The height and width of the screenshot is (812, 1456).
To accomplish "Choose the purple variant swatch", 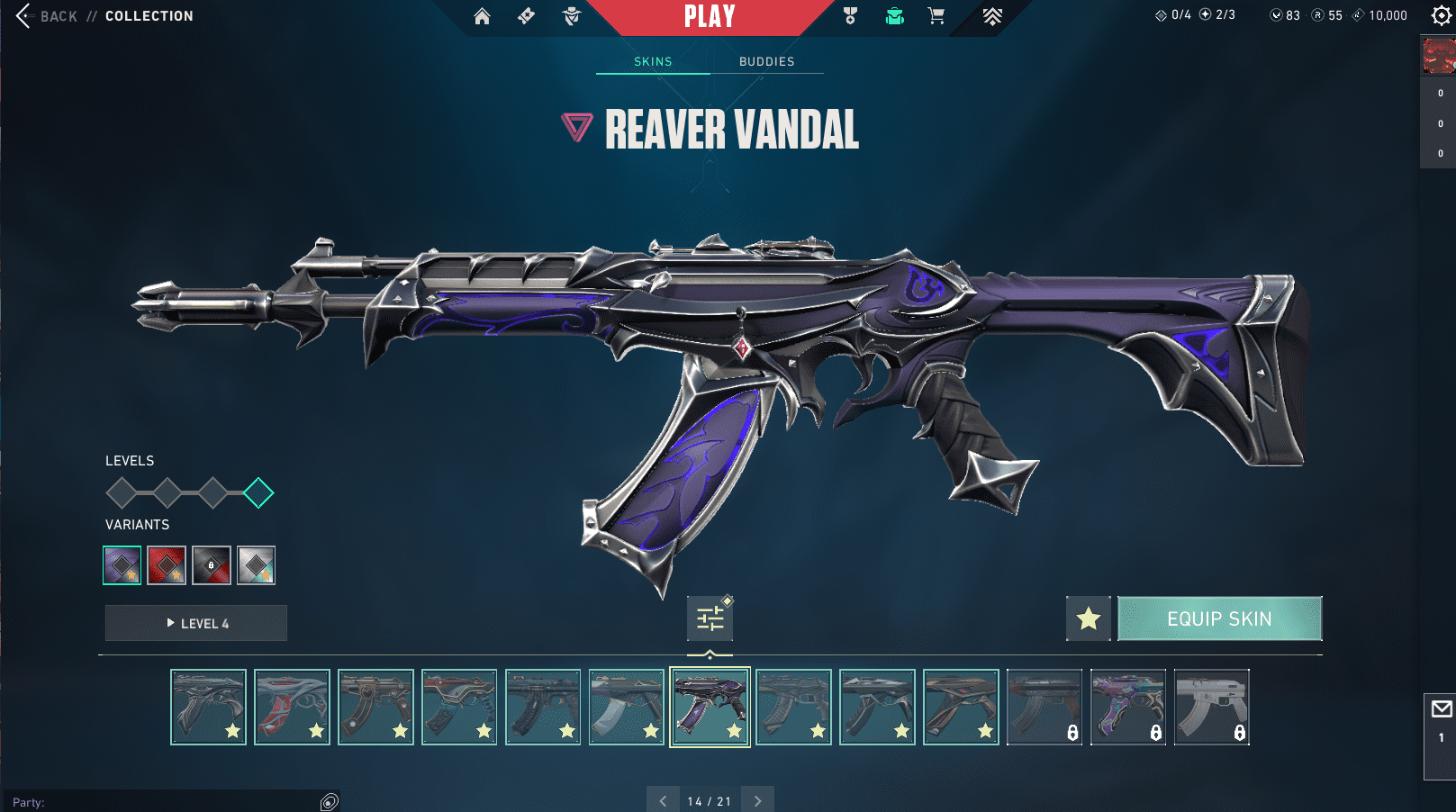I will tap(122, 565).
